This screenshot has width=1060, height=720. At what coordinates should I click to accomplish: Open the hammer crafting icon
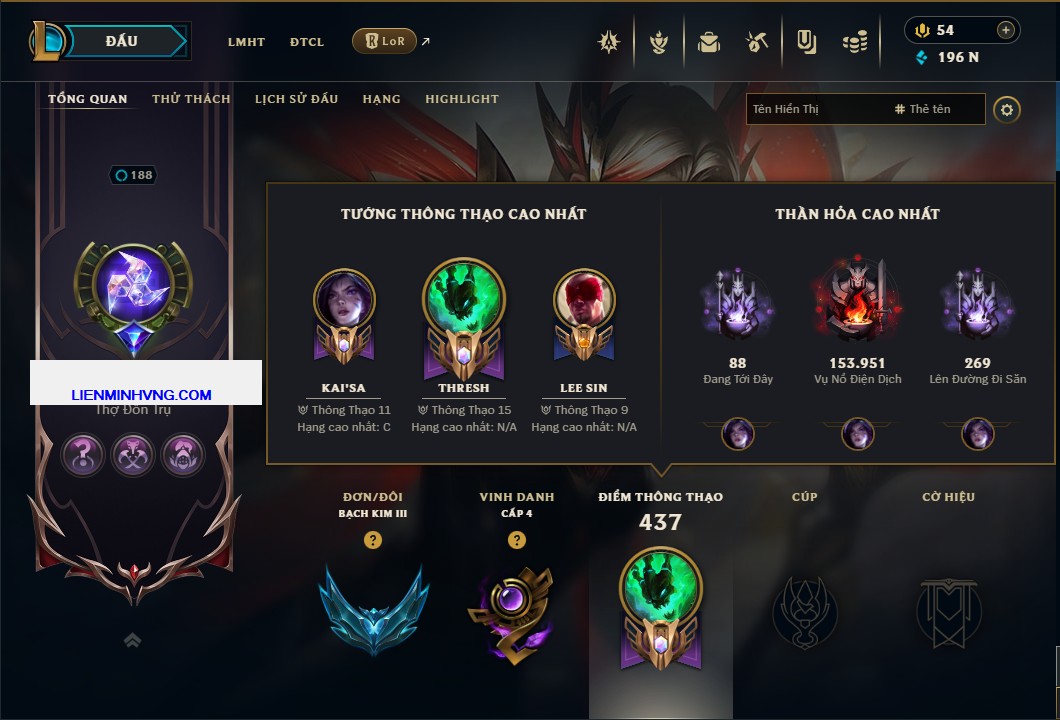point(756,42)
